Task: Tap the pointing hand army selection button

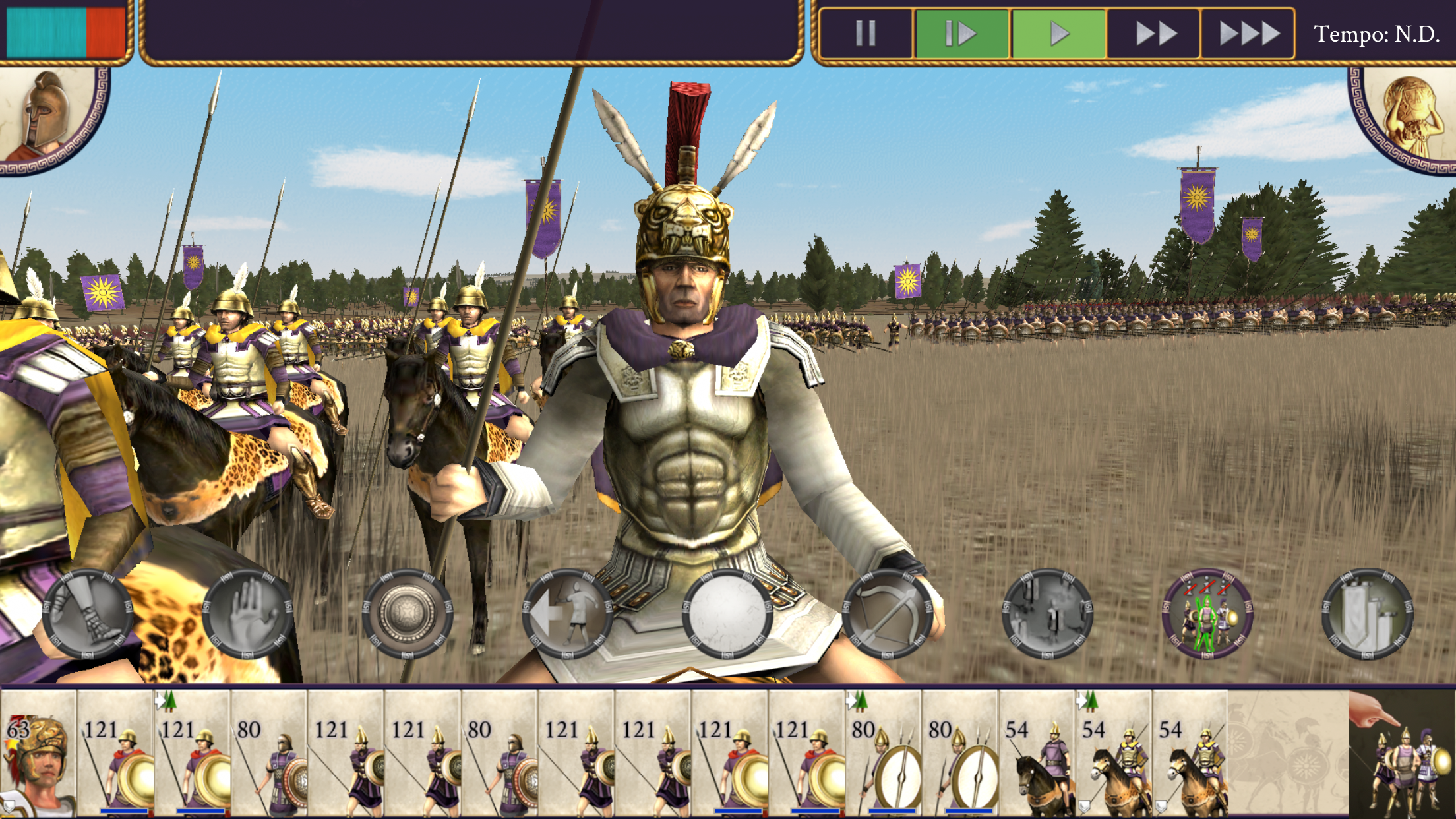Action: click(x=1403, y=752)
